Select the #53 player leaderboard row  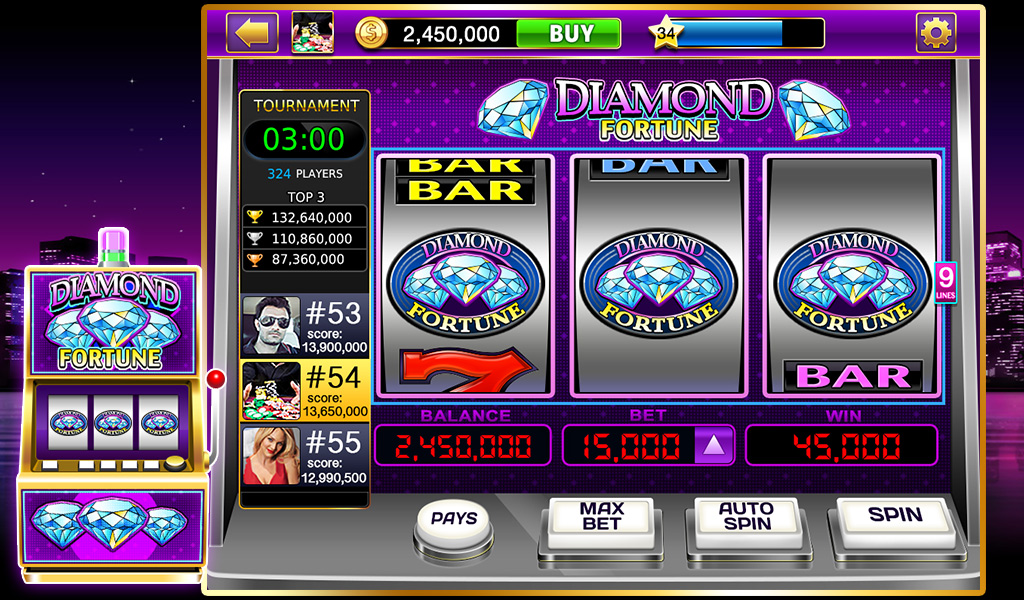pos(305,325)
